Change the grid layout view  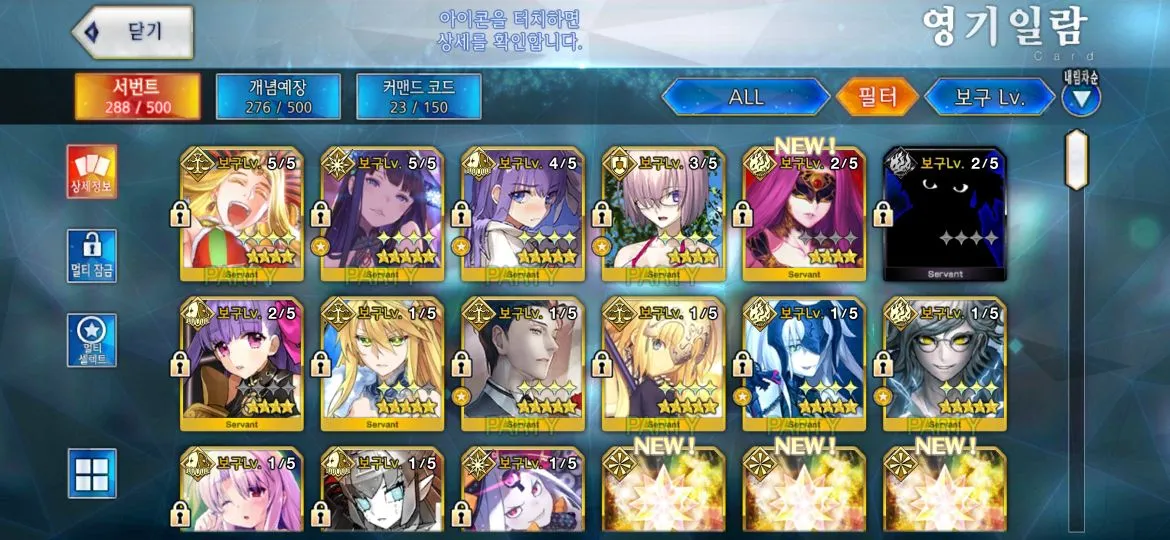[x=92, y=472]
